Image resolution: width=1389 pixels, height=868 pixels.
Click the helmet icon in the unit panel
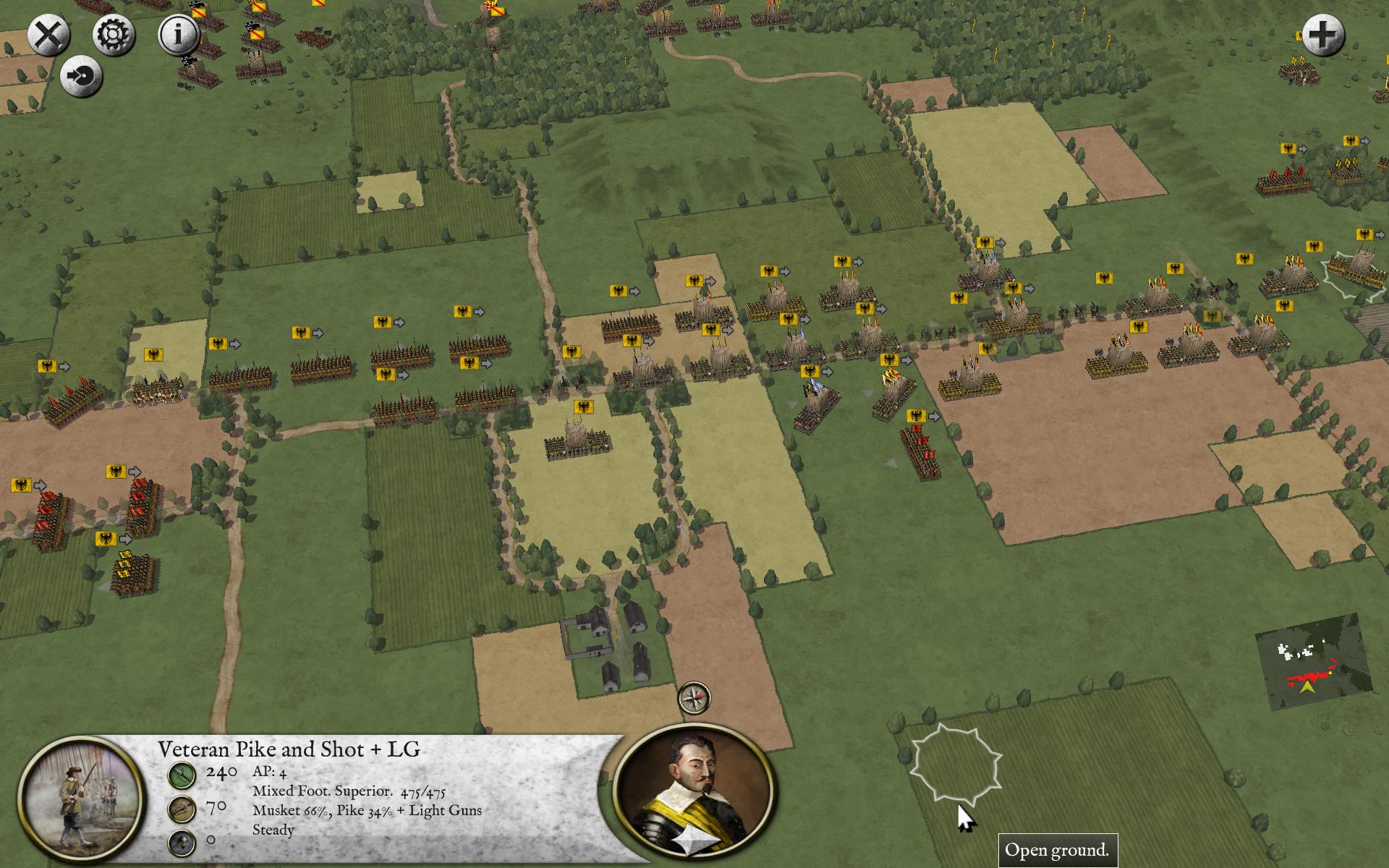[182, 842]
